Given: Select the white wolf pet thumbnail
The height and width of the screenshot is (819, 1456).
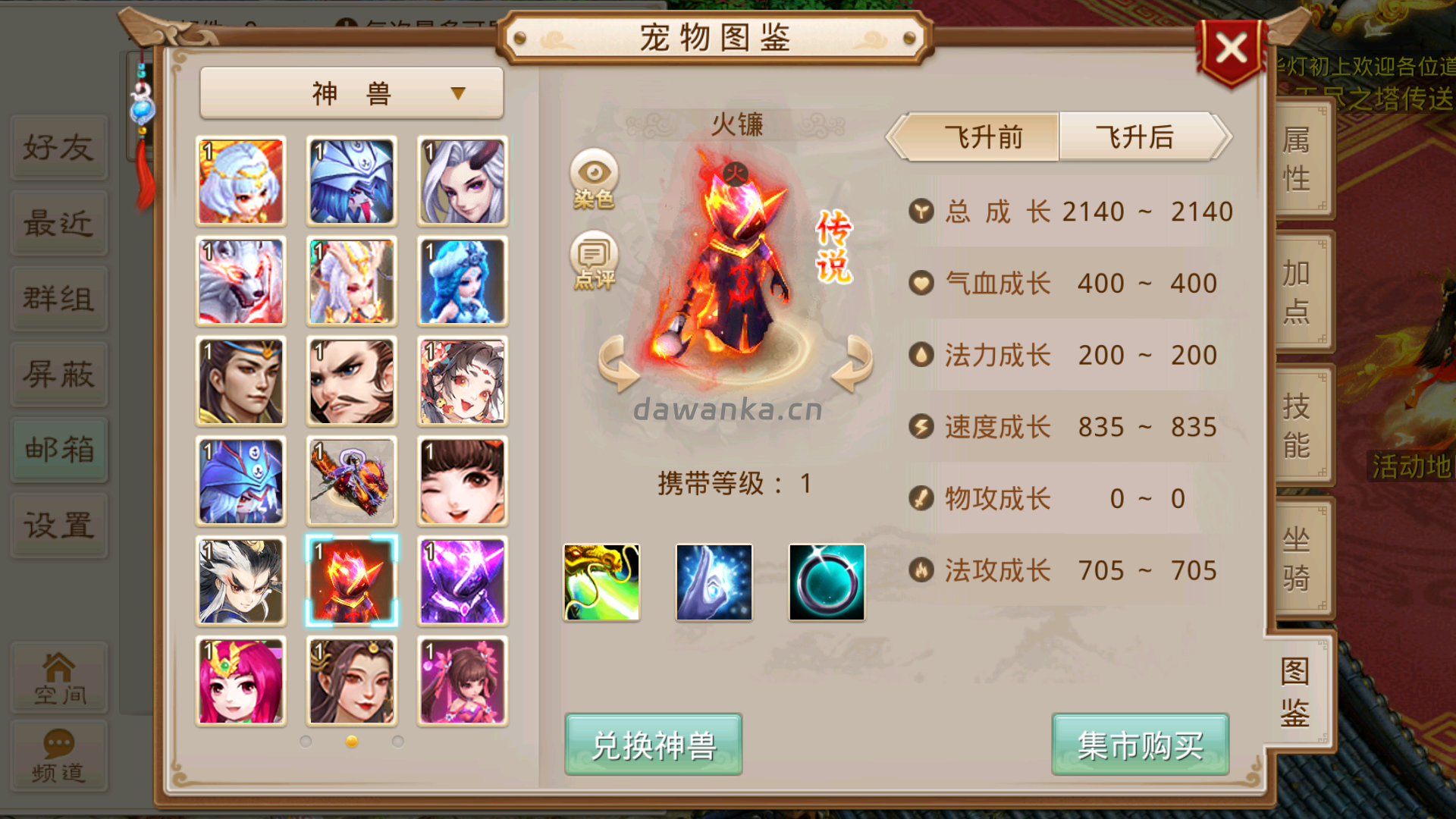Looking at the screenshot, I should point(240,281).
